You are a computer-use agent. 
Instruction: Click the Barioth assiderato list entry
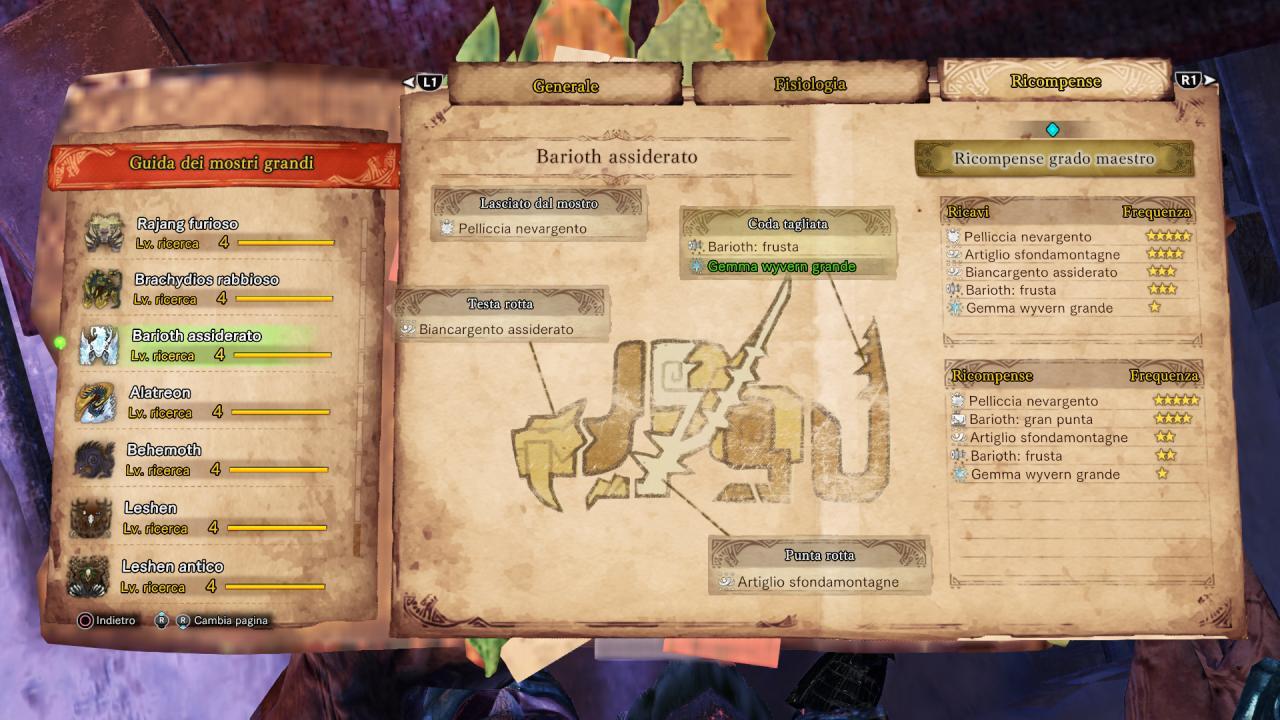[196, 336]
